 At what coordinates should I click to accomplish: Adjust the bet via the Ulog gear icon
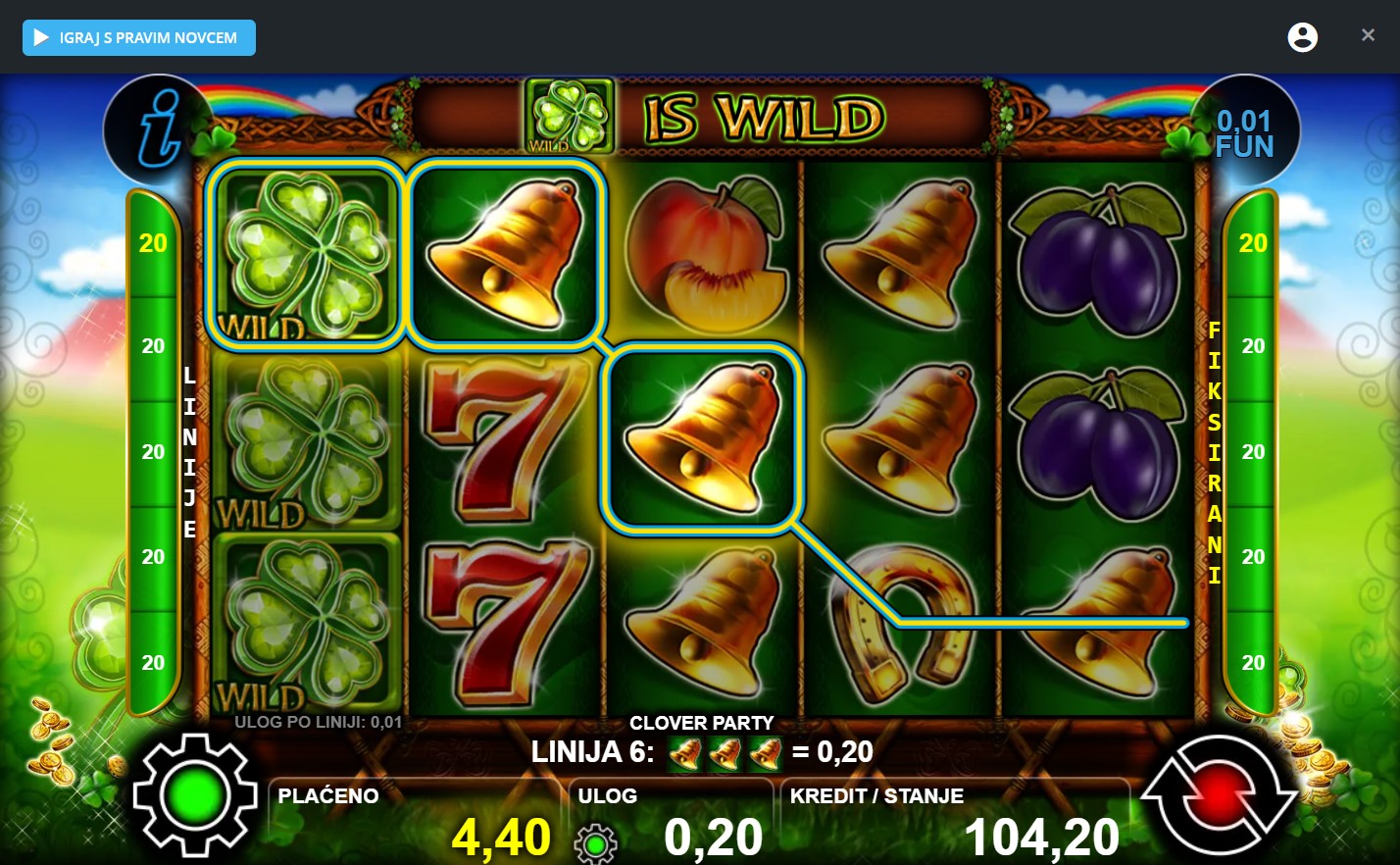(x=596, y=842)
